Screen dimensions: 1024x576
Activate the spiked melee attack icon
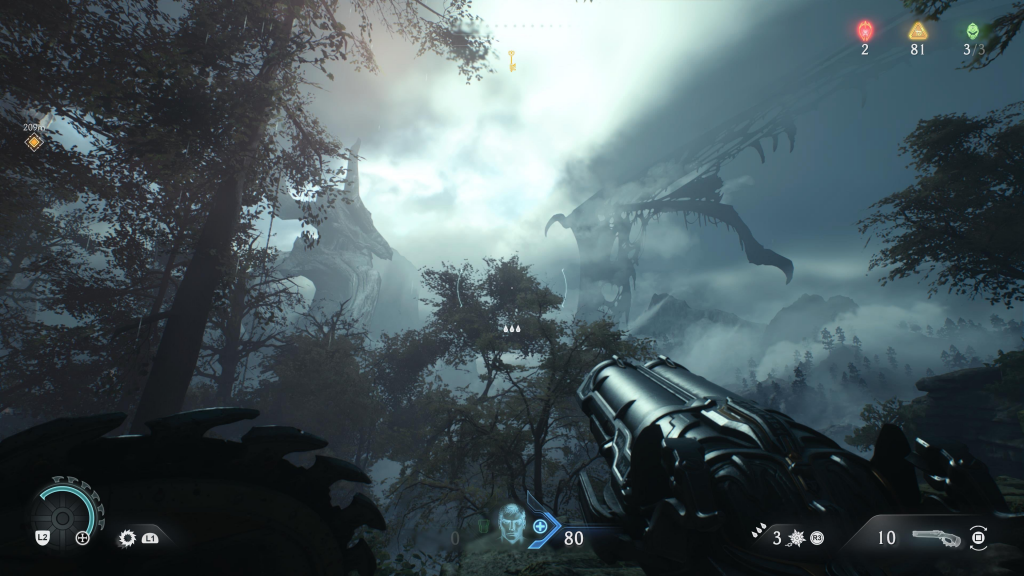(x=127, y=538)
